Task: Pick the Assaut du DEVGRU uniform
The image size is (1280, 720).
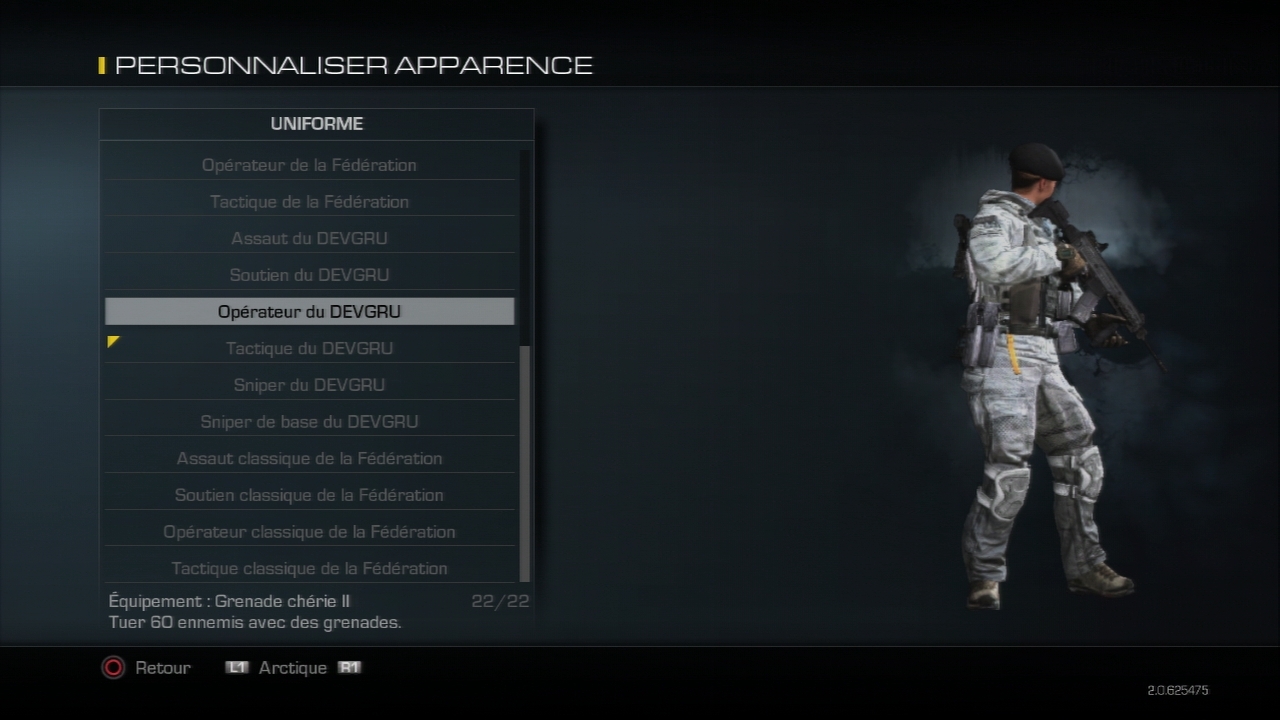Action: click(309, 239)
